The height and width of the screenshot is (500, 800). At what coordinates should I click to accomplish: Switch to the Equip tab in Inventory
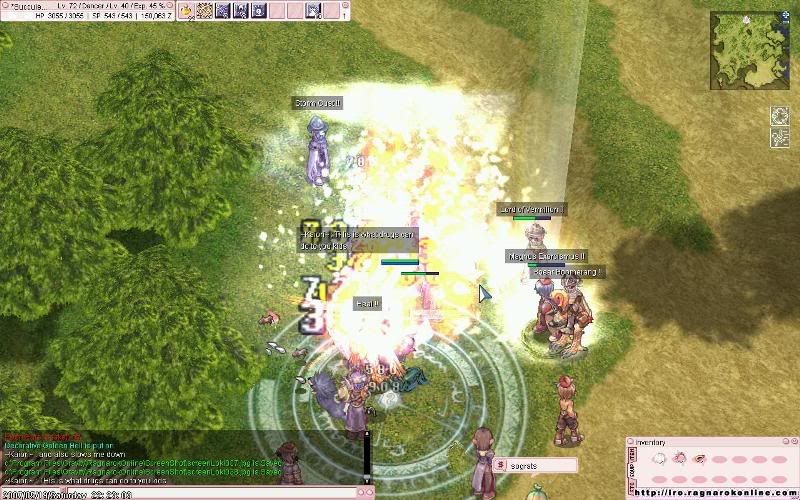630,468
